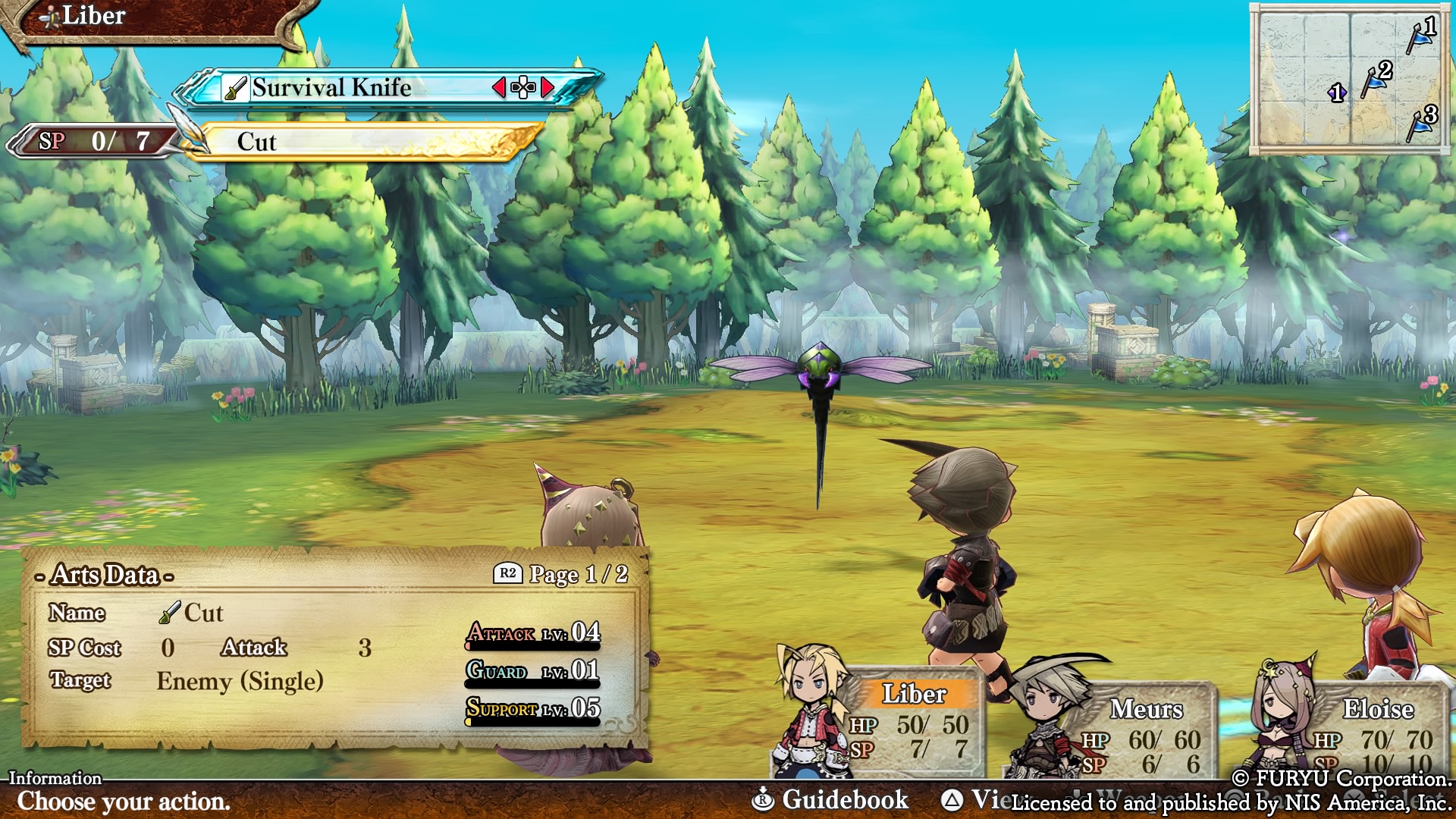The image size is (1456, 819).
Task: Open the Guidebook
Action: point(830,799)
